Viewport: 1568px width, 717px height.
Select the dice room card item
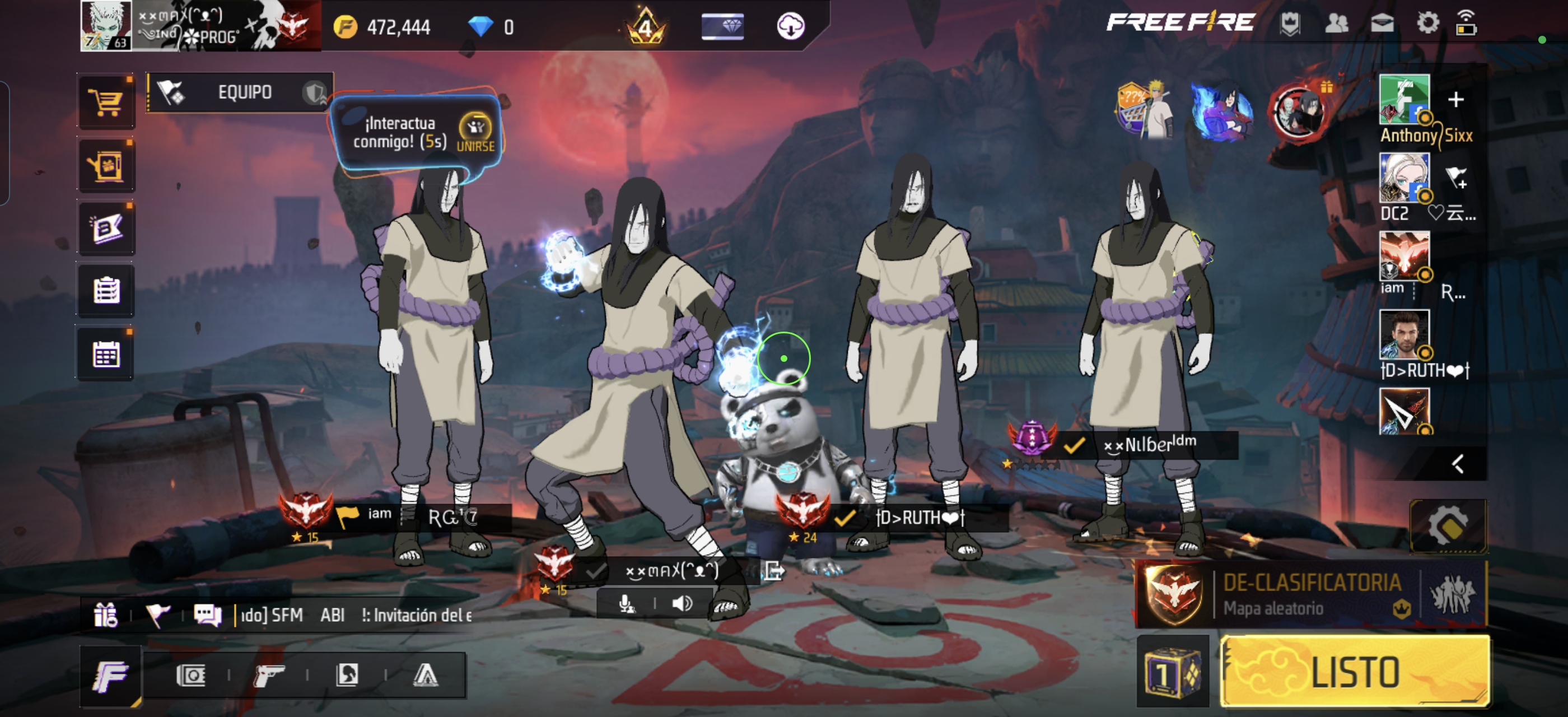[x=1172, y=672]
